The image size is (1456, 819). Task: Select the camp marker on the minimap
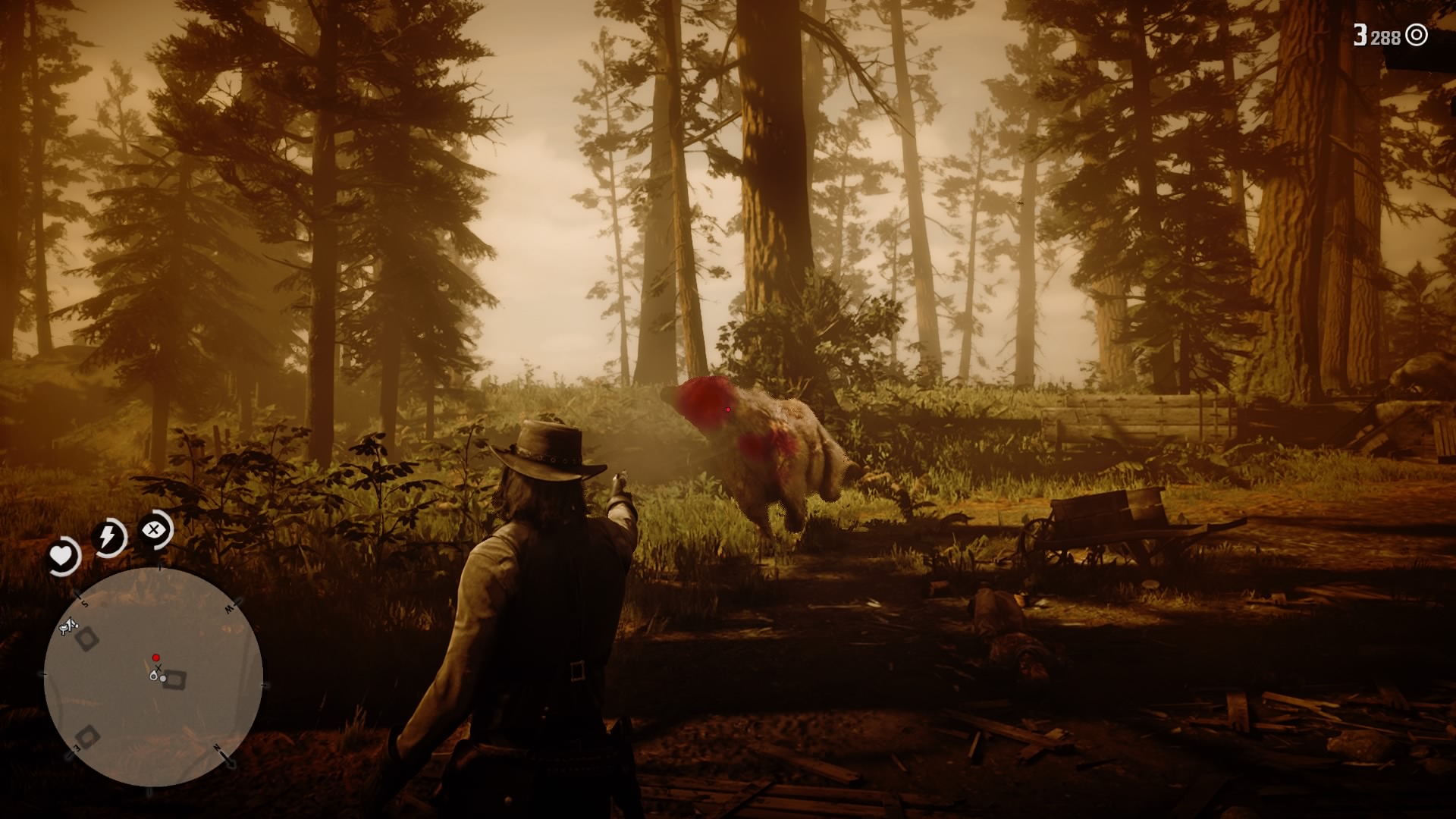point(68,625)
